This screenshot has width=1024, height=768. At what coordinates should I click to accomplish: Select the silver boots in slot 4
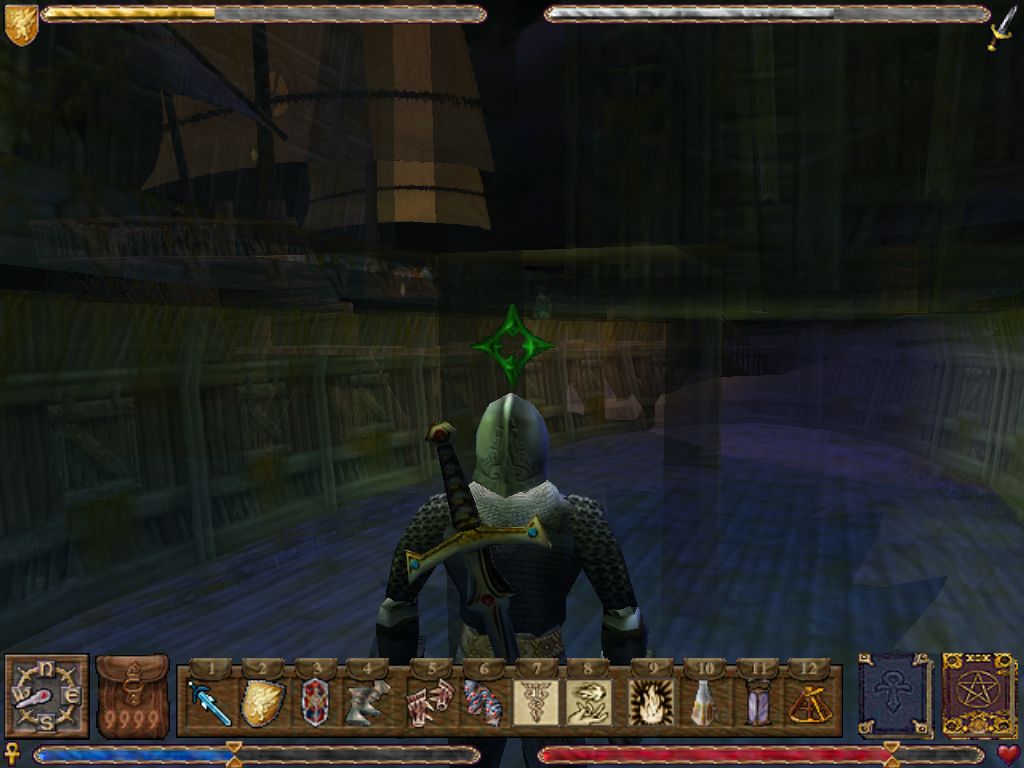367,703
